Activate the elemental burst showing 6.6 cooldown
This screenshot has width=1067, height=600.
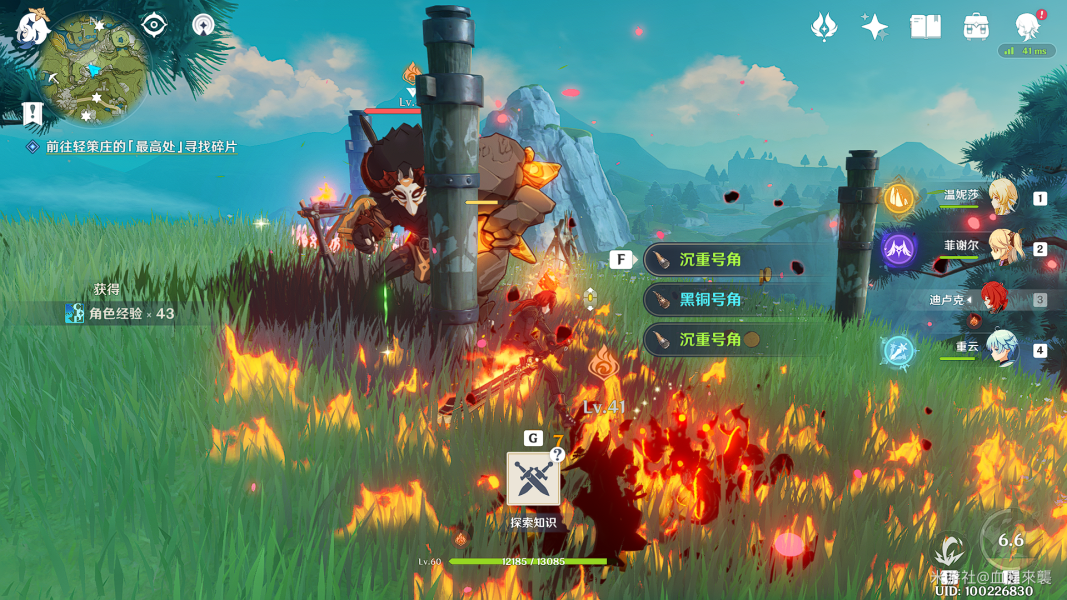pyautogui.click(x=1010, y=542)
